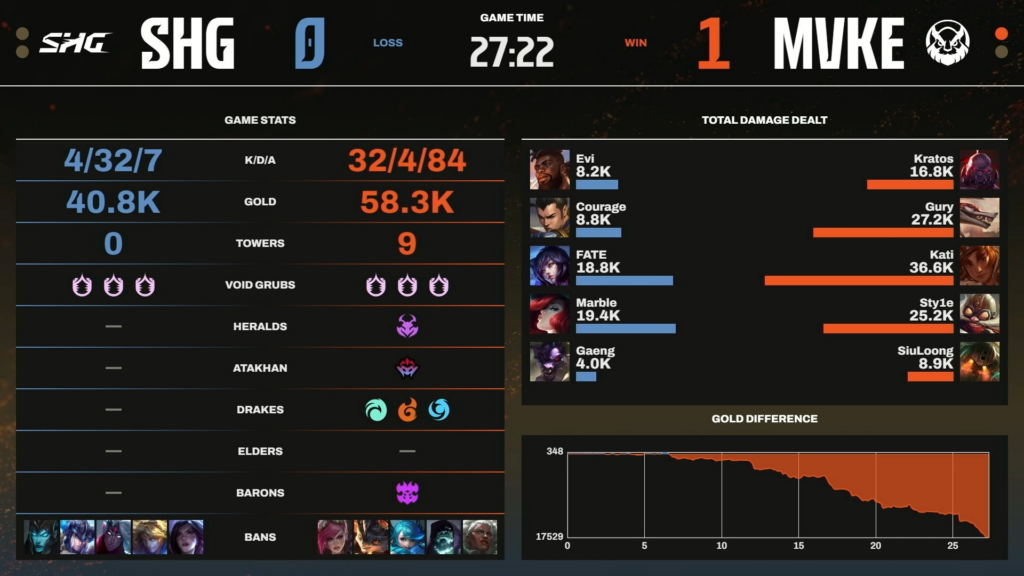Click Kratos's champion portrait
Viewport: 1024px width, 576px height.
pos(980,170)
